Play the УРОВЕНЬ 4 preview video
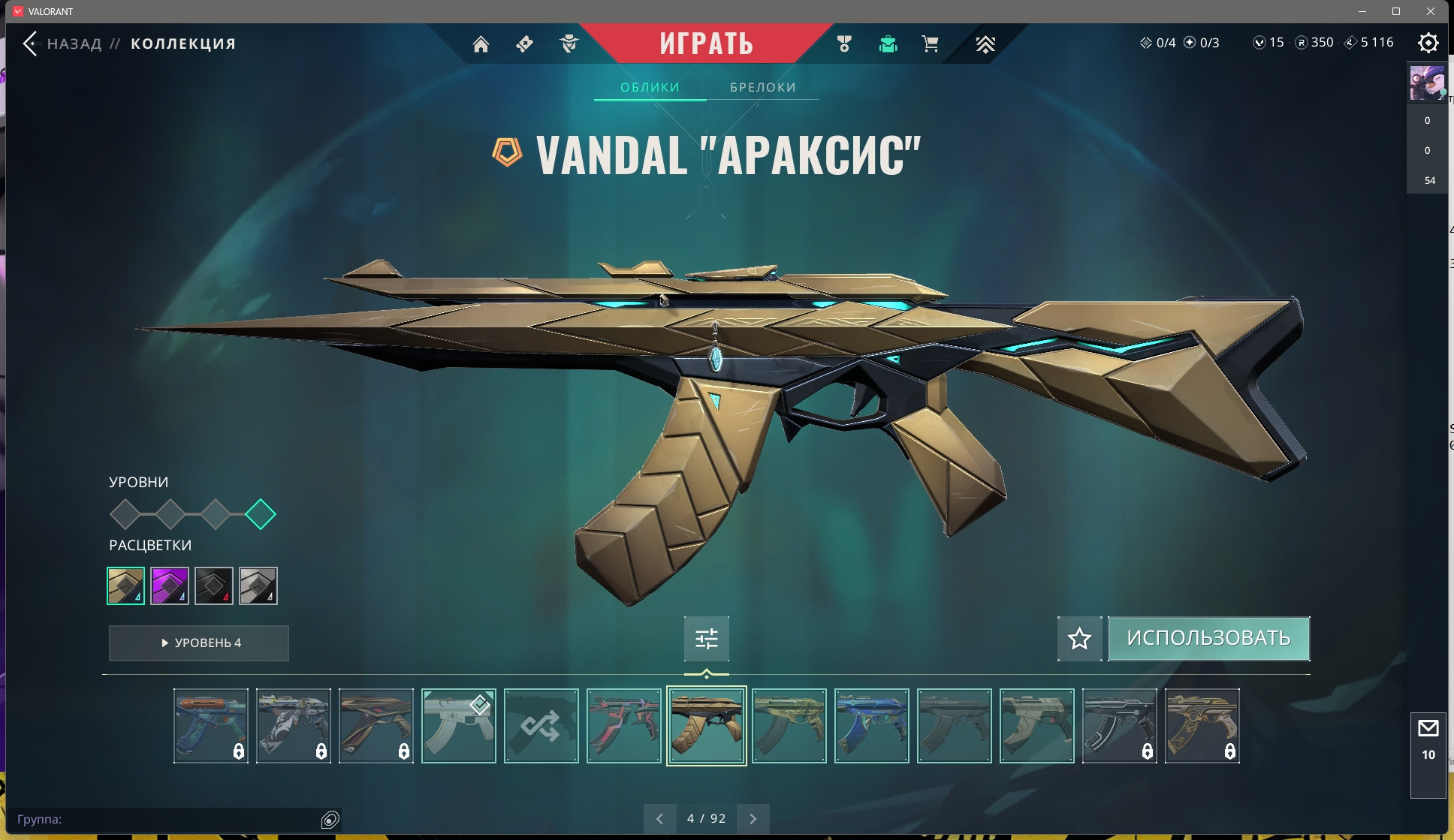Image resolution: width=1454 pixels, height=840 pixels. [x=199, y=643]
